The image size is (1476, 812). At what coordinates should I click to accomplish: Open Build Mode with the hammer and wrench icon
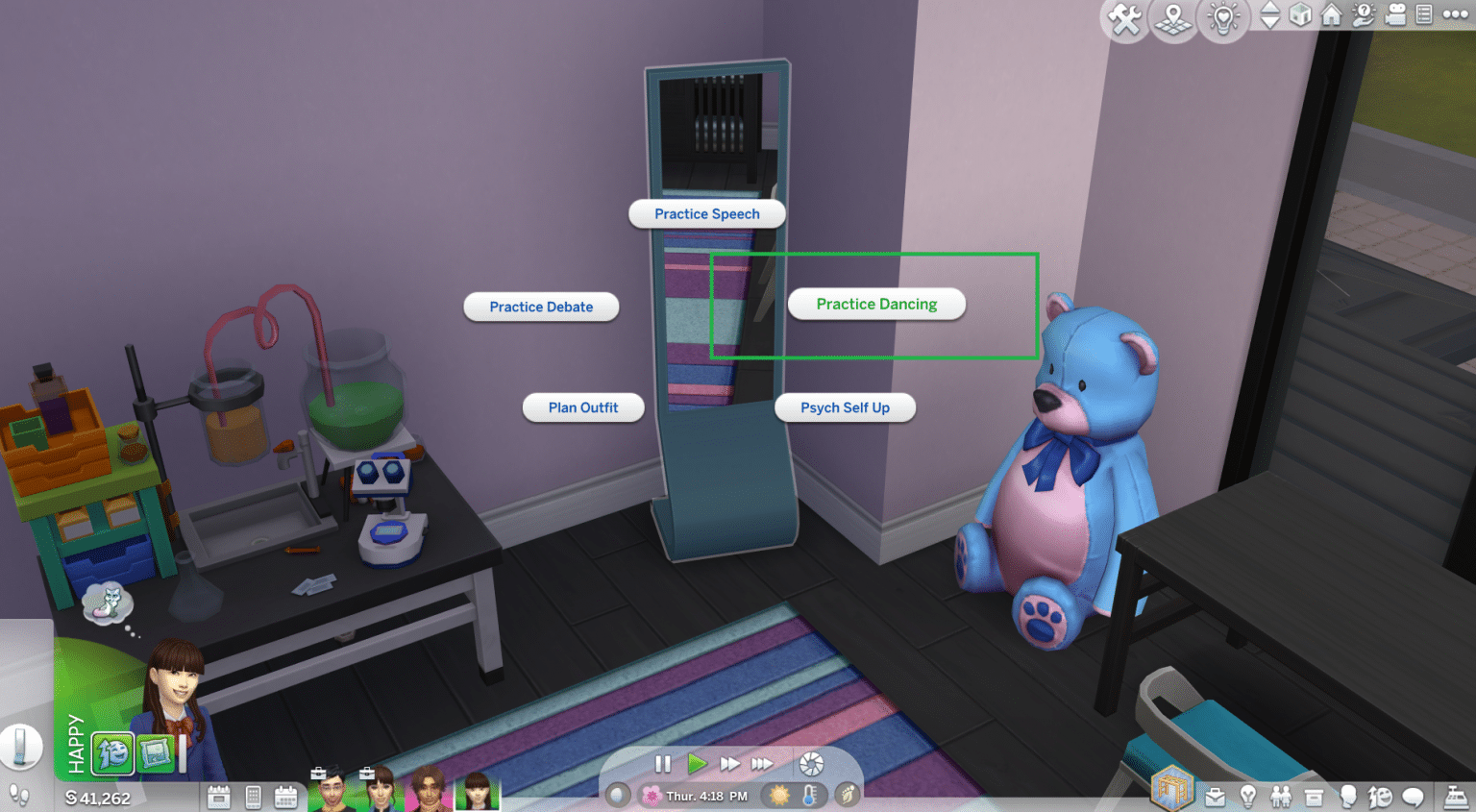1123,18
